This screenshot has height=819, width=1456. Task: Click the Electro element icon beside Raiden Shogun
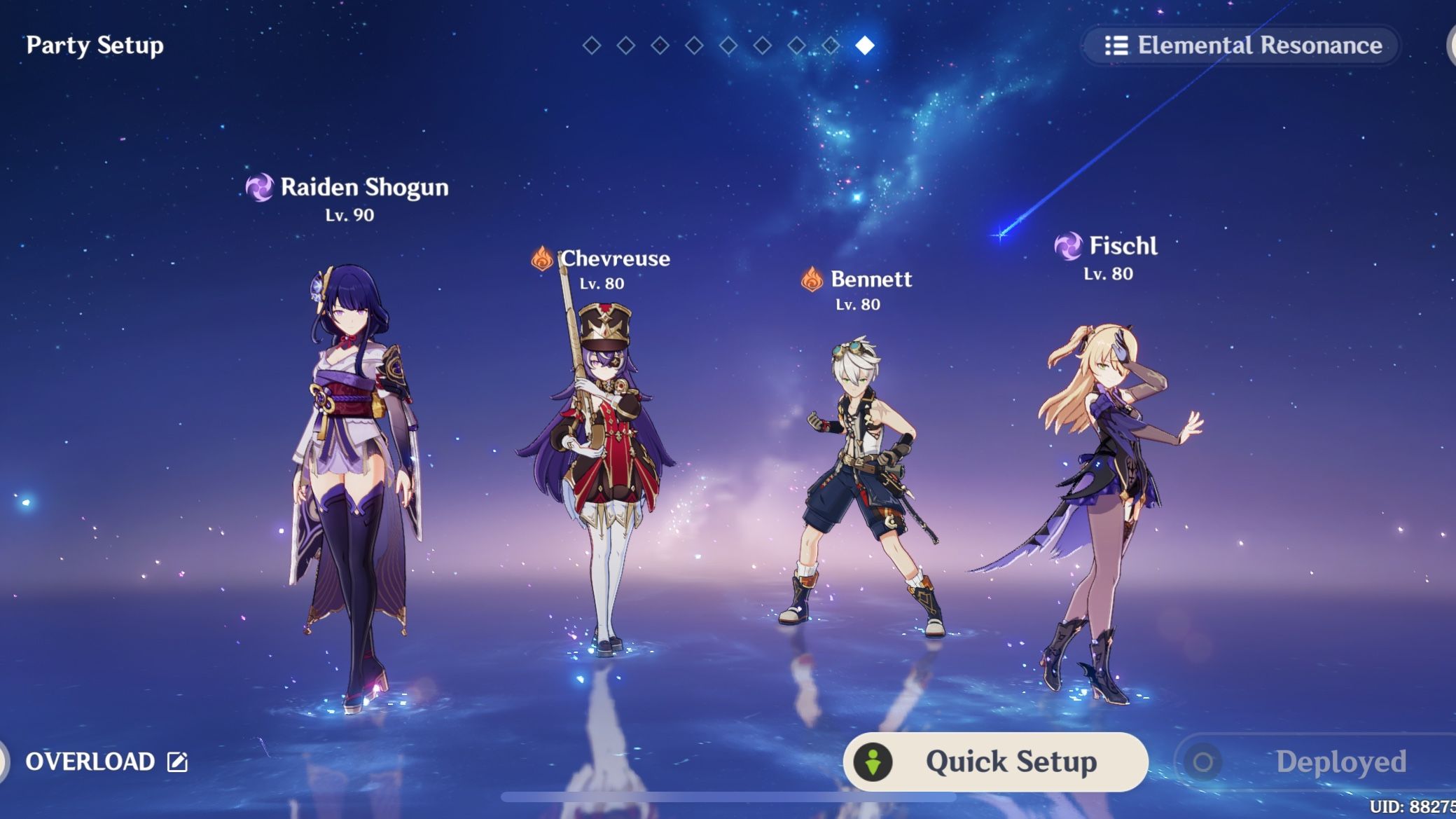click(x=261, y=188)
